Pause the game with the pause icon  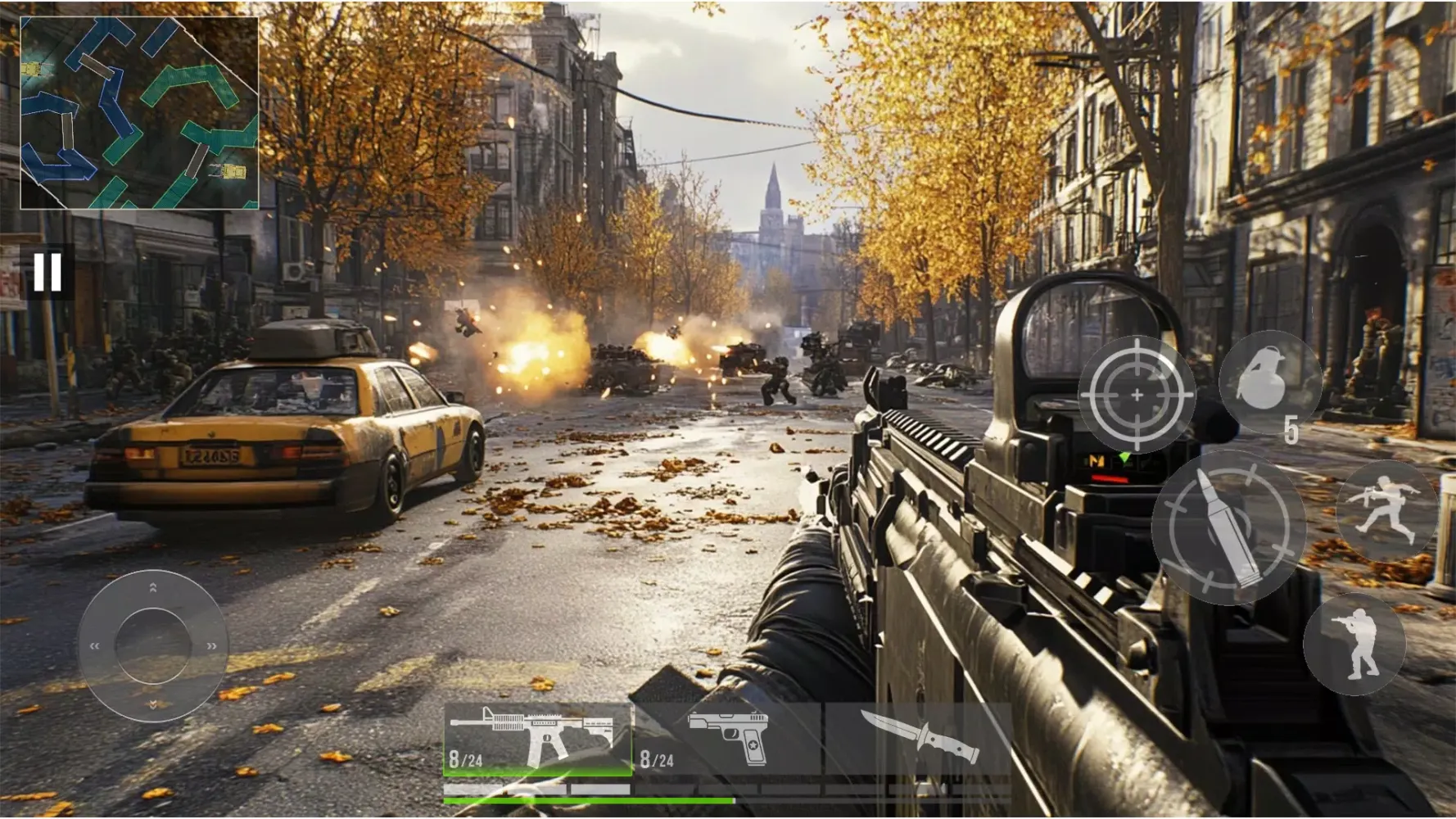coord(47,272)
